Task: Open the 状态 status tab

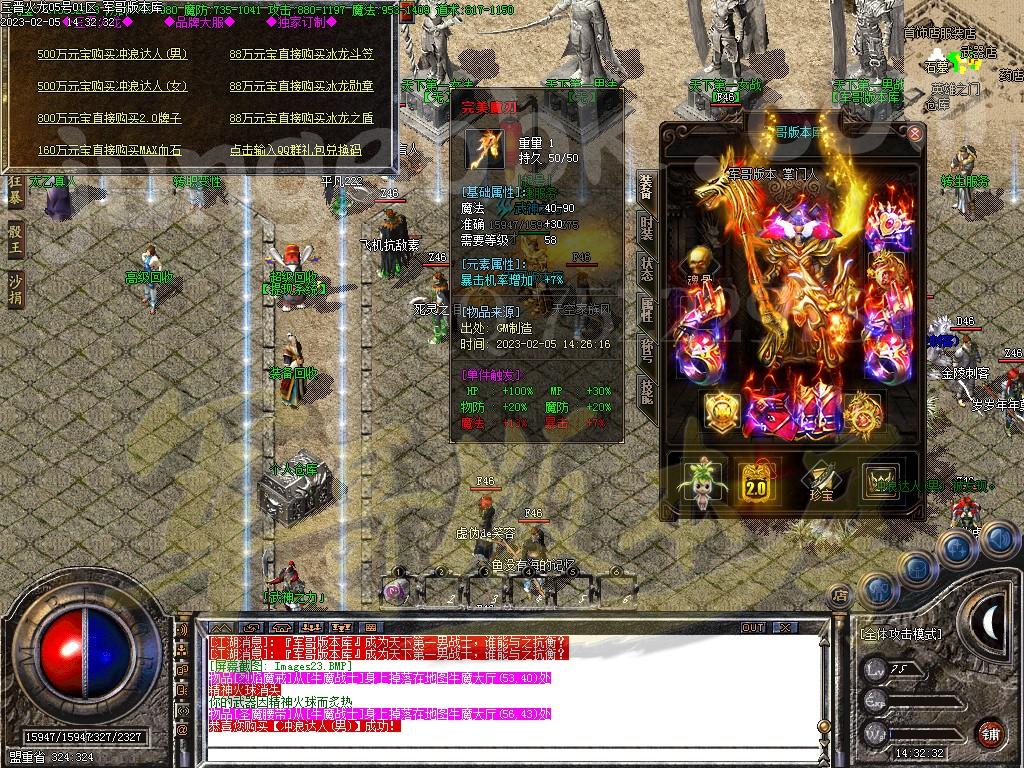Action: (x=647, y=269)
